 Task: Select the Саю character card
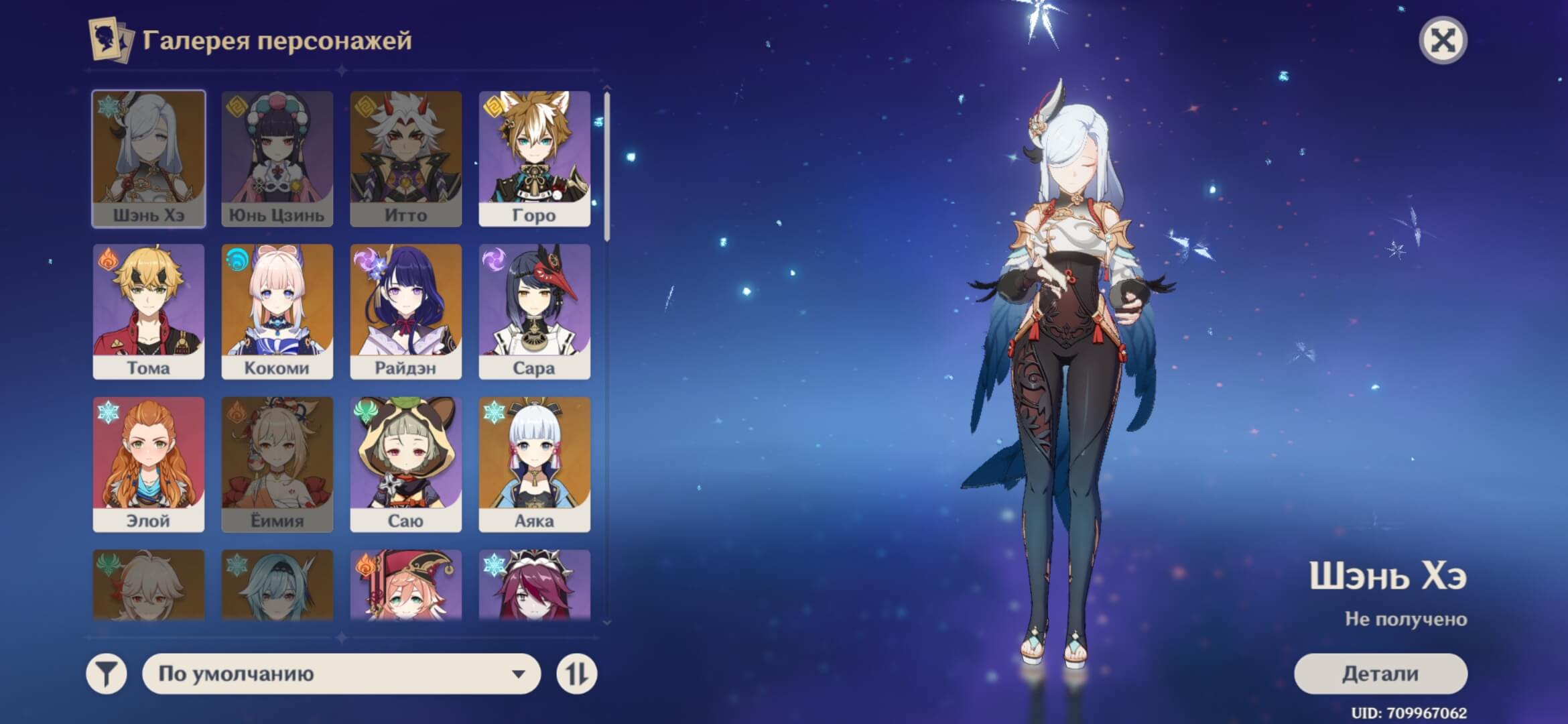tap(405, 465)
